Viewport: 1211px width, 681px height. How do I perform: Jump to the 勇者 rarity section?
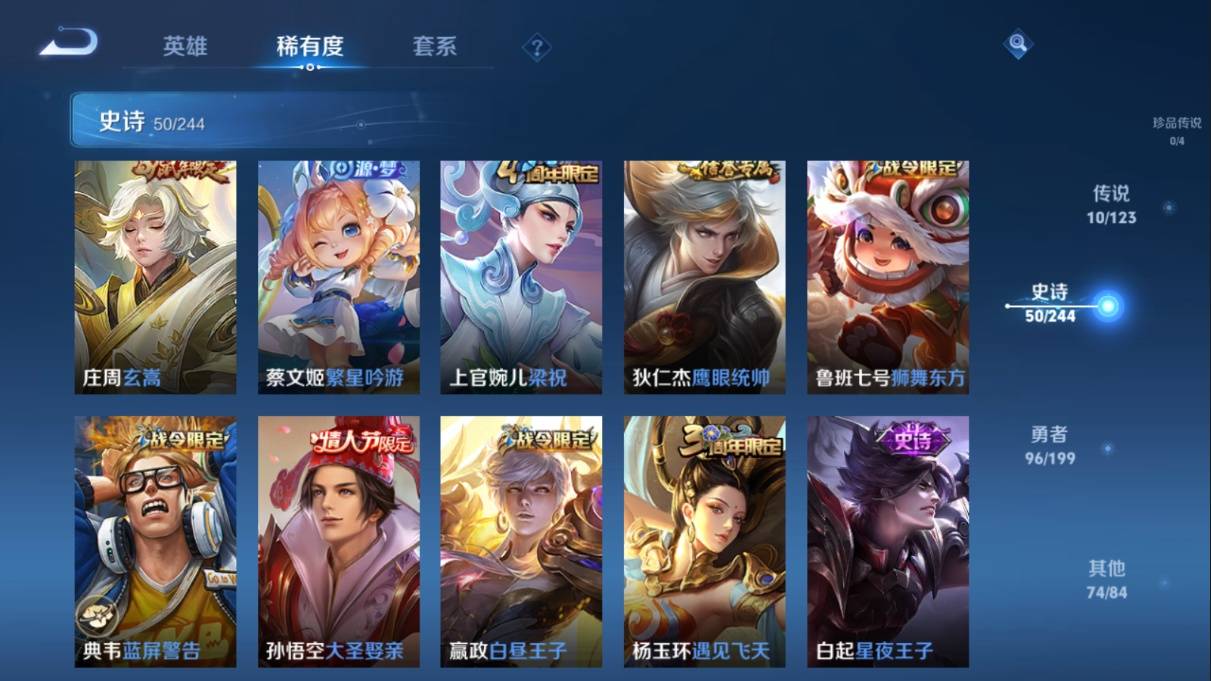1050,444
